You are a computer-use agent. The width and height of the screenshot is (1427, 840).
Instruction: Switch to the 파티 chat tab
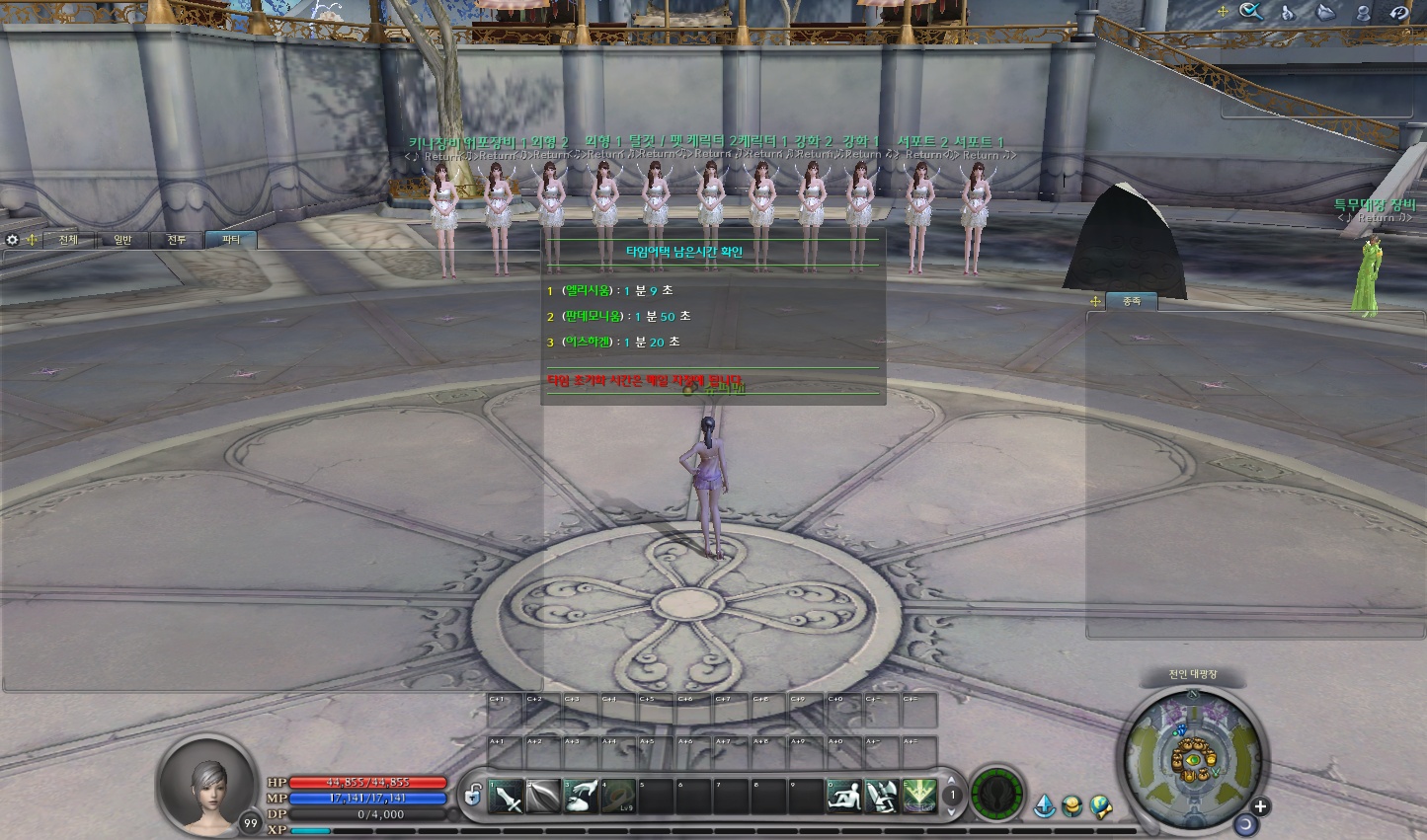click(231, 240)
